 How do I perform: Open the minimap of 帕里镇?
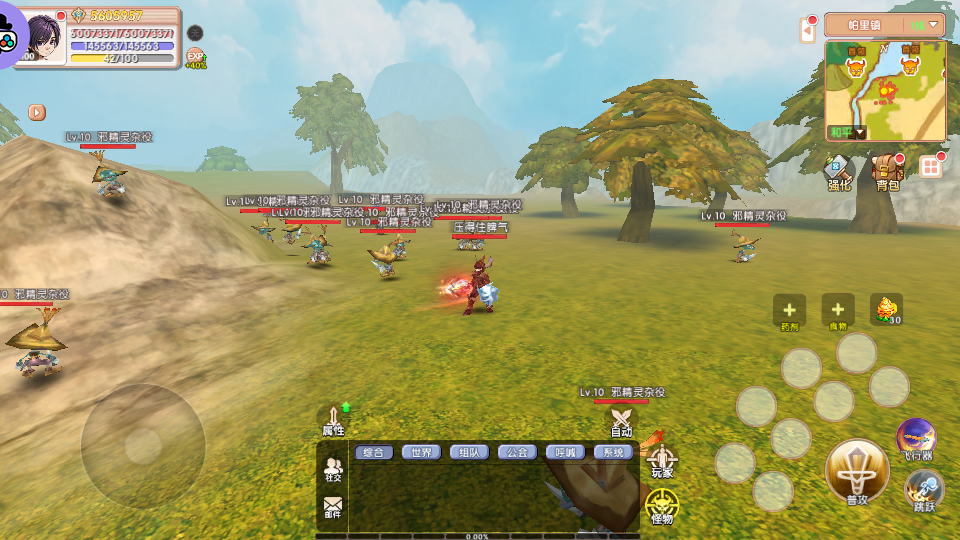(885, 90)
